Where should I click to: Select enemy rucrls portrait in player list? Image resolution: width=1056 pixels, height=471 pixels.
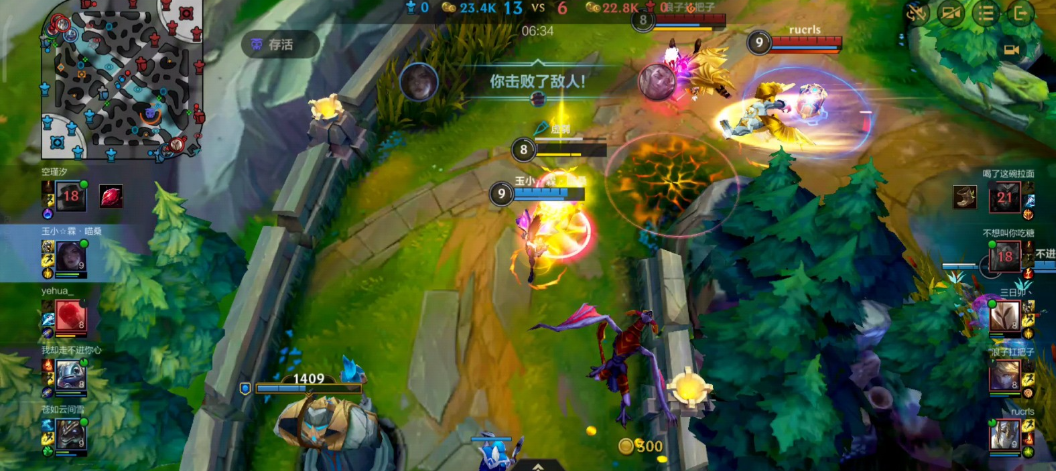coord(1005,435)
